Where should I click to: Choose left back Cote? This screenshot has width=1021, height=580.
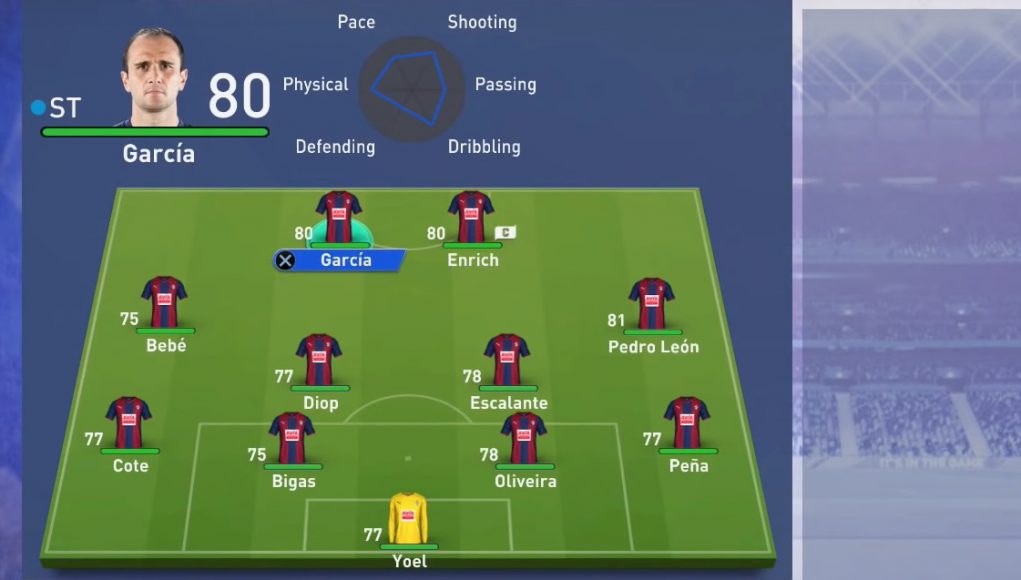pyautogui.click(x=129, y=423)
